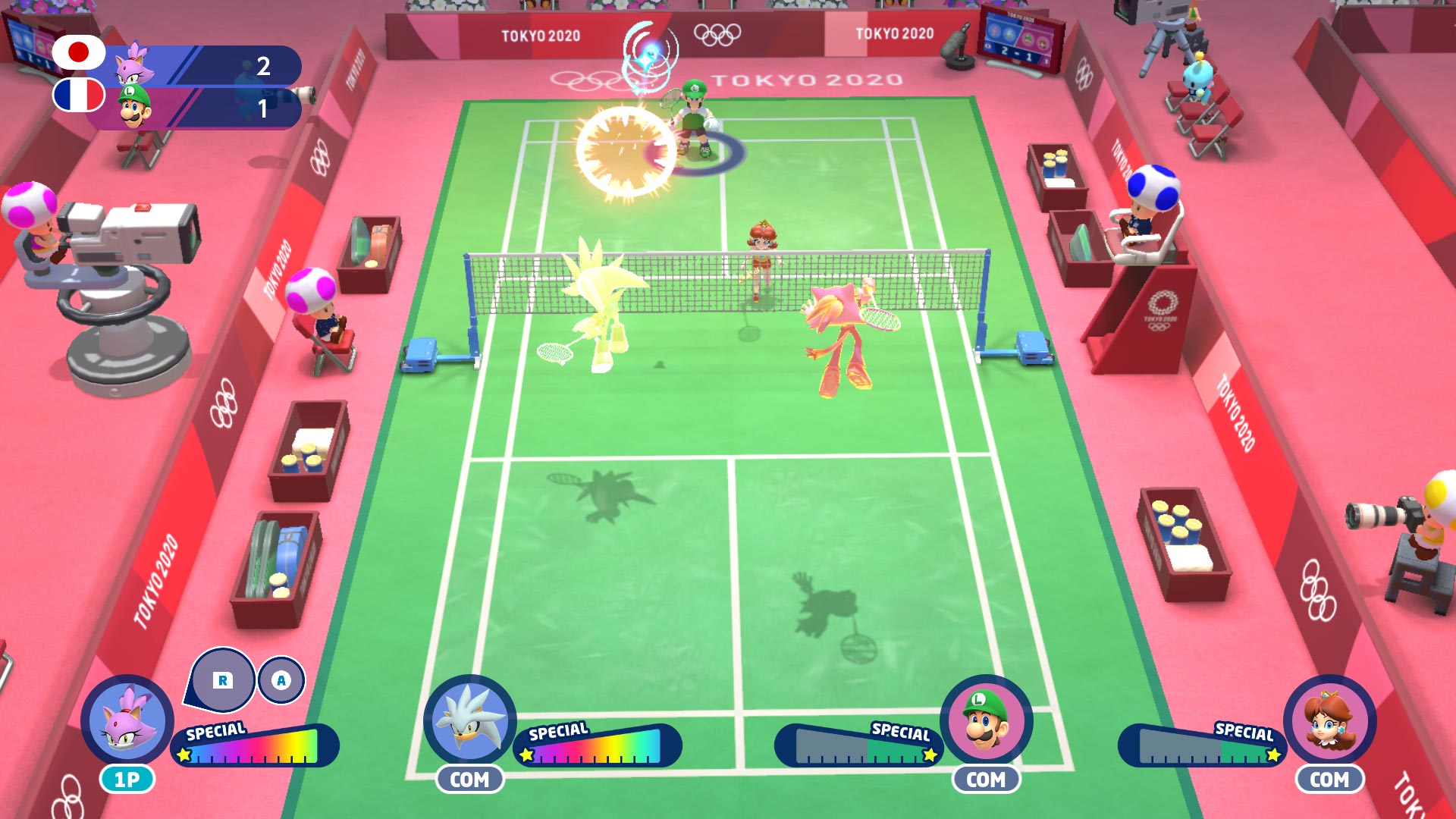The width and height of the screenshot is (1456, 819).
Task: Click the Japan flag on the scoreboard
Action: (79, 52)
